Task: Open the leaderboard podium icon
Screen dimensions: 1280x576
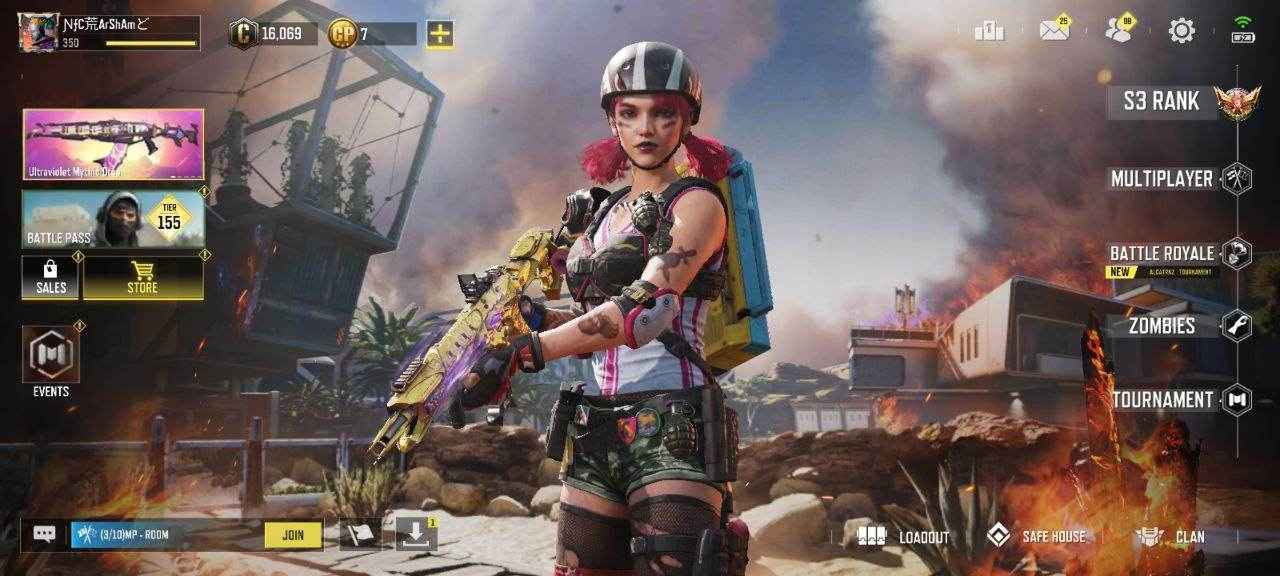Action: [988, 31]
